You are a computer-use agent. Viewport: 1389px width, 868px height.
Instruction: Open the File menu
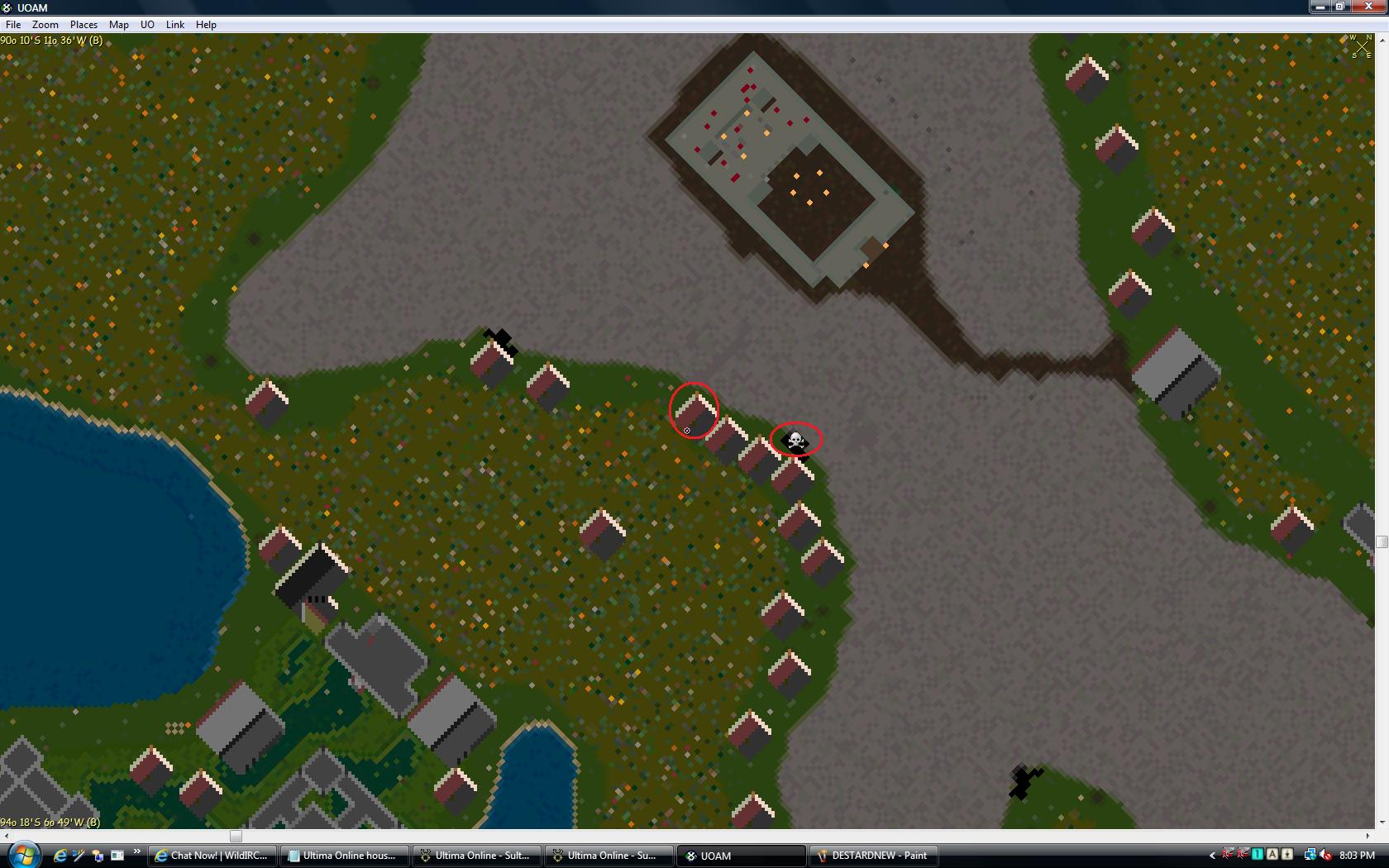click(13, 25)
